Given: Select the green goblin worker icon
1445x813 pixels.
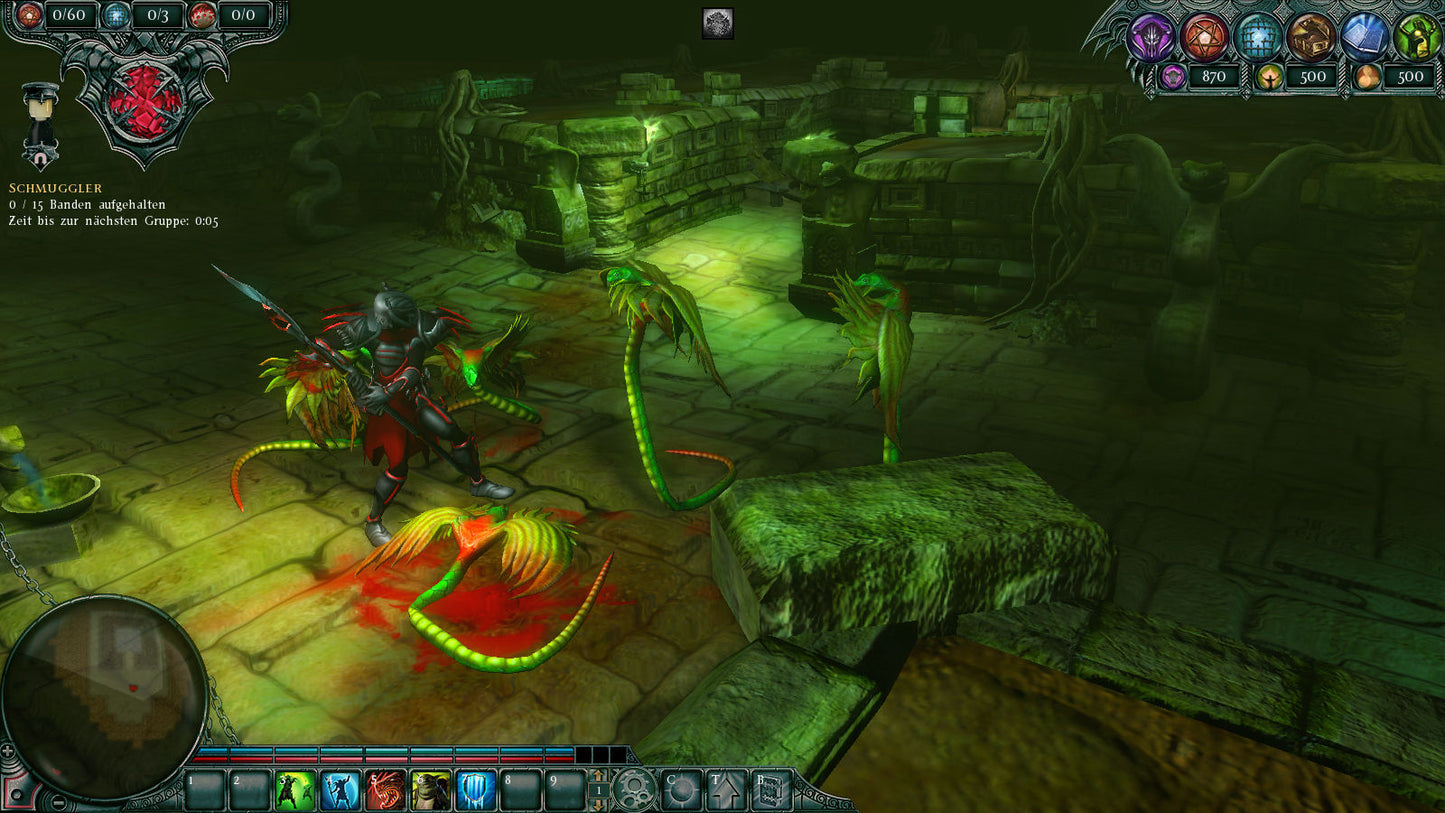Looking at the screenshot, I should 1417,38.
